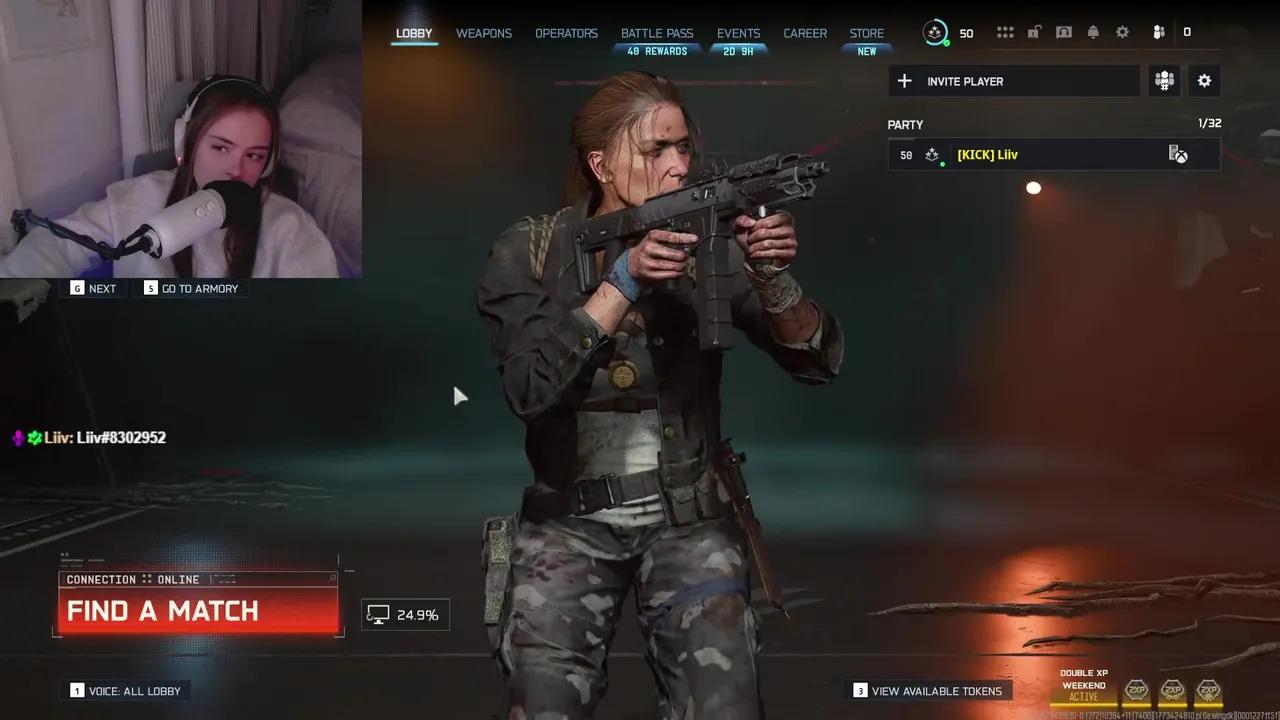Click the unlocked padlock icon
Screen dimensions: 1280x720
point(1035,32)
